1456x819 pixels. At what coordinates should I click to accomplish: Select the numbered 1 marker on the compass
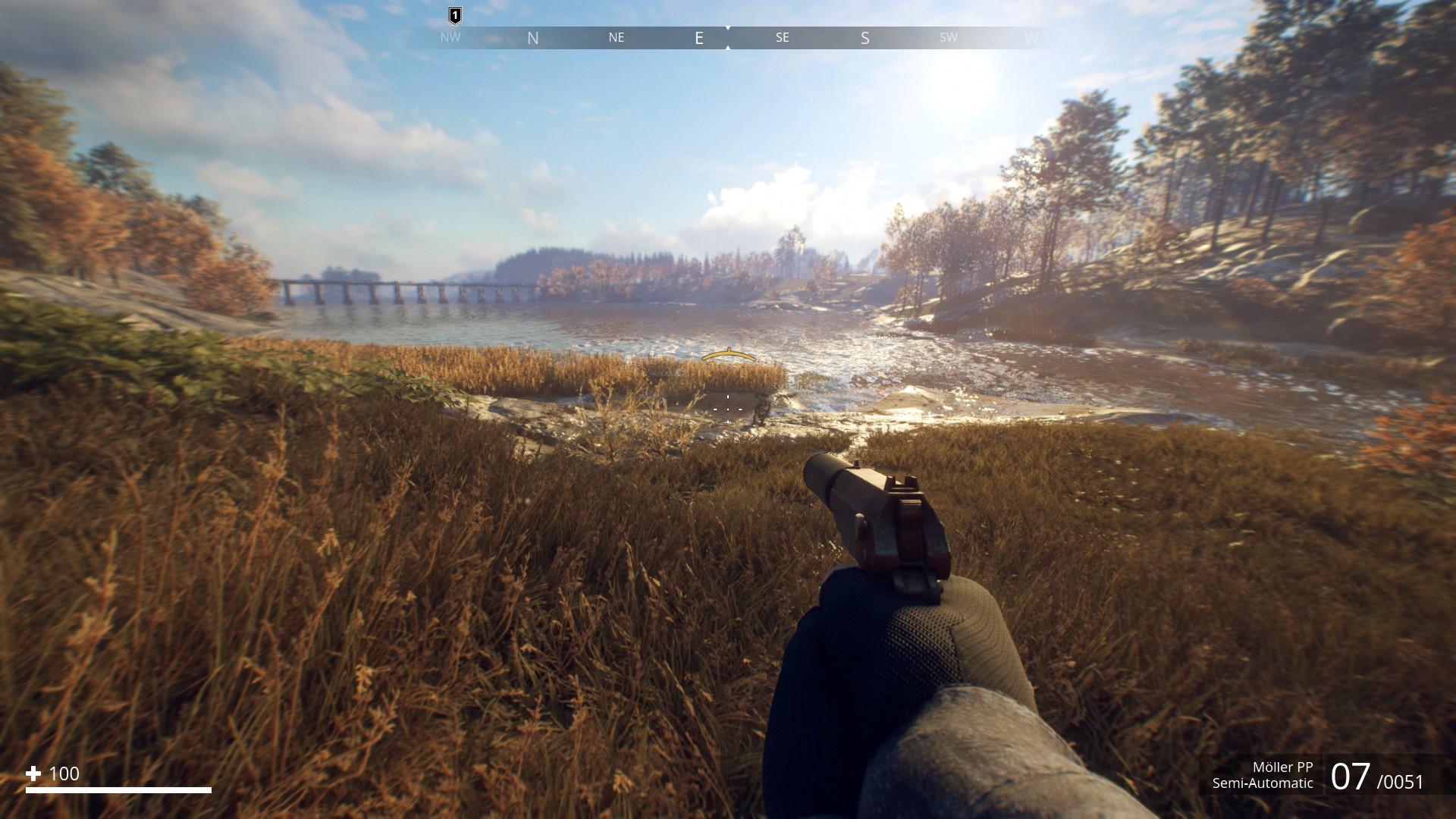455,15
